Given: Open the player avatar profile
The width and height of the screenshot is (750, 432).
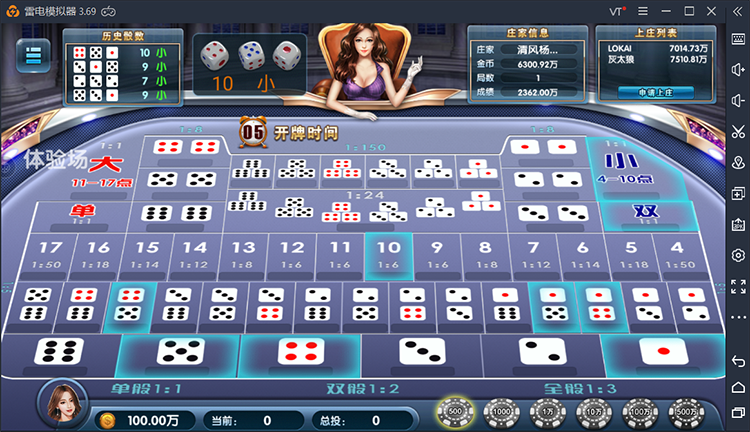Looking at the screenshot, I should [60, 403].
